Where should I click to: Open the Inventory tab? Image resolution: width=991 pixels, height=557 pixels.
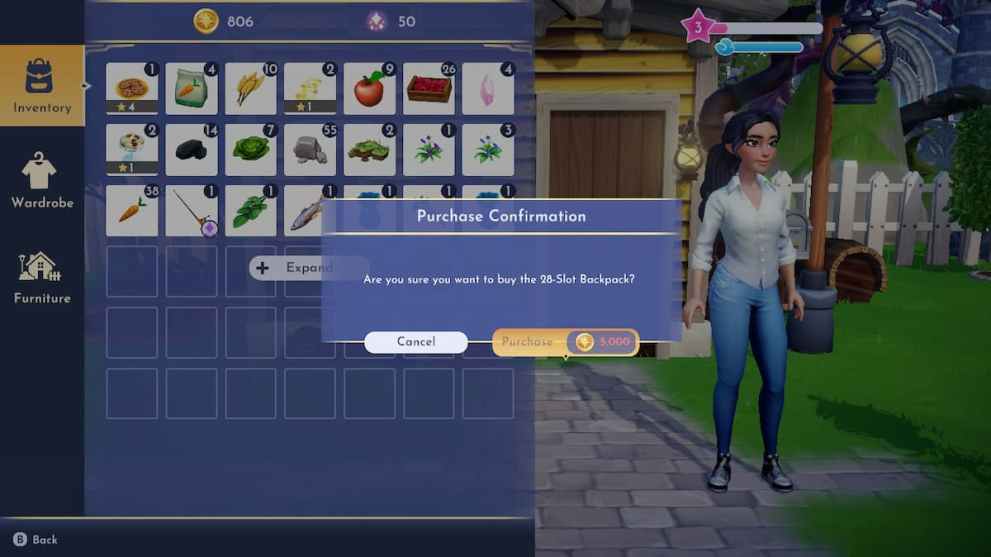[42, 86]
